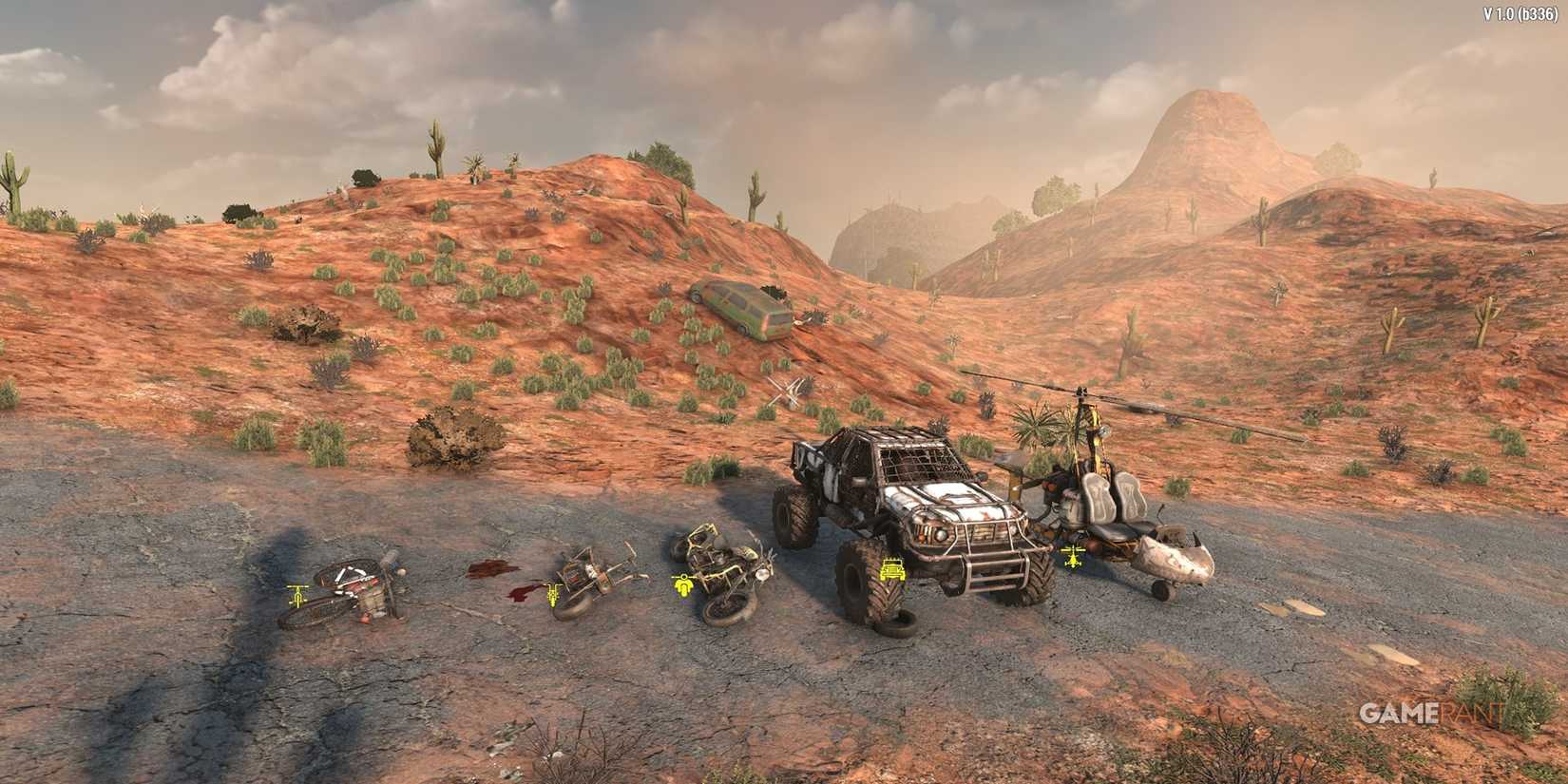Click the crosshair above the bicycle icon
Image resolution: width=1568 pixels, height=784 pixels.
point(297,585)
